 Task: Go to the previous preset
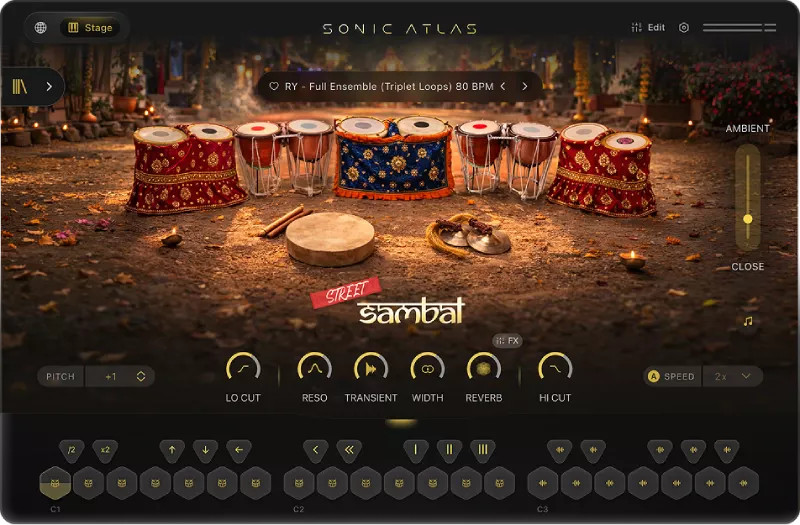tap(502, 86)
